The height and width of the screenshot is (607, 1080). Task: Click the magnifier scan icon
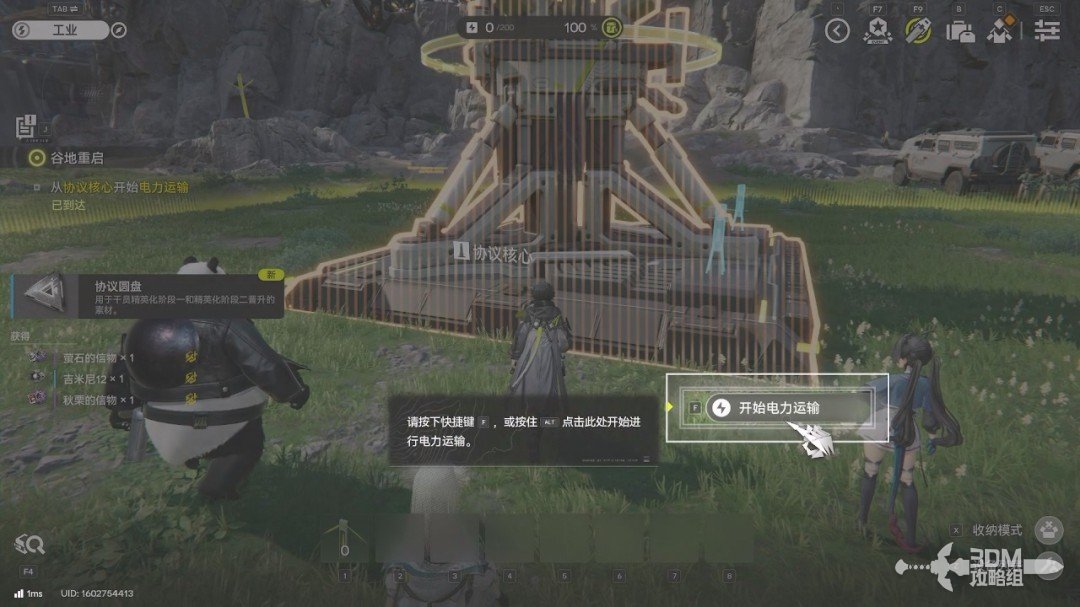[x=29, y=545]
